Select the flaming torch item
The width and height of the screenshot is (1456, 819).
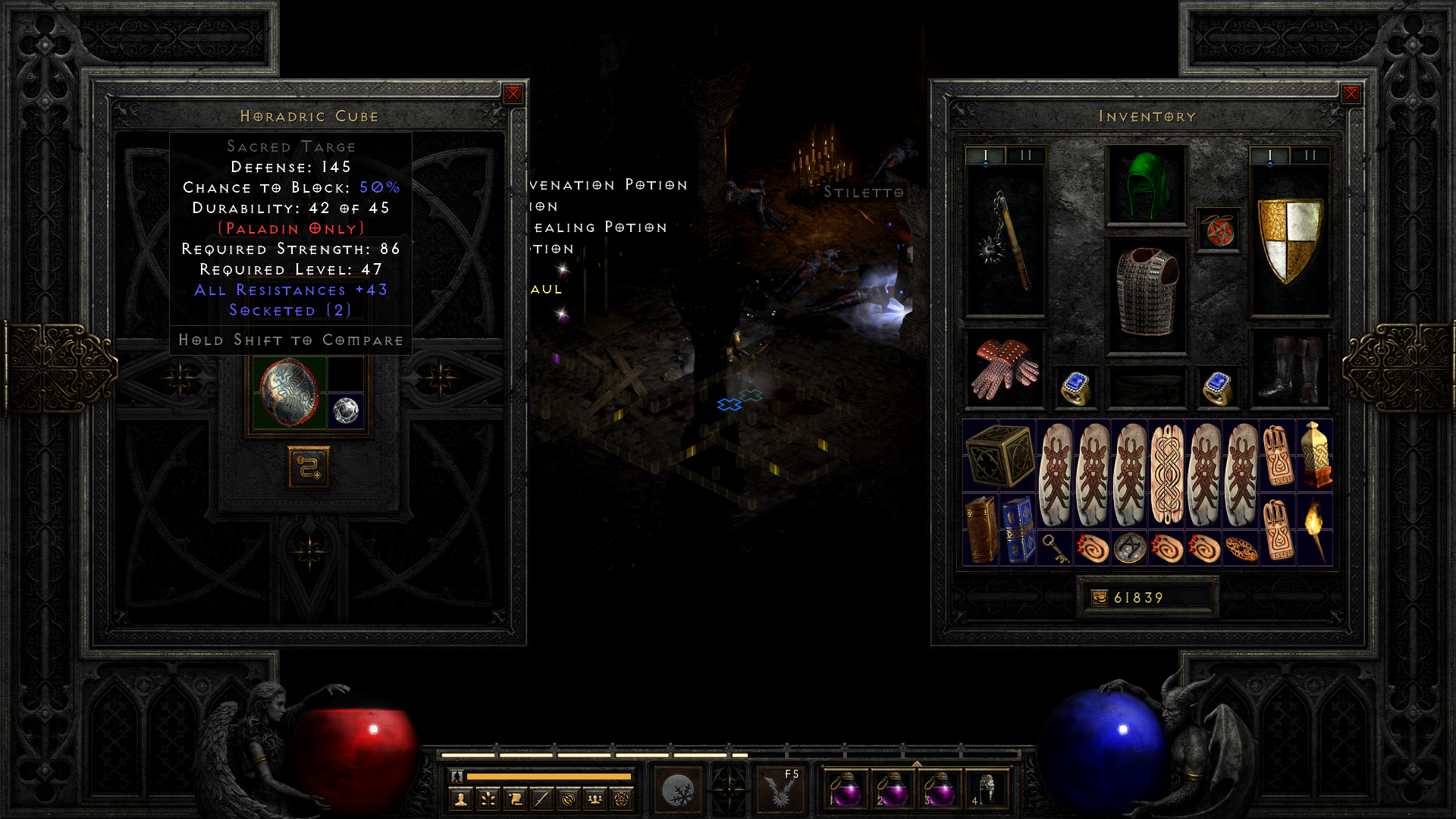(1314, 530)
